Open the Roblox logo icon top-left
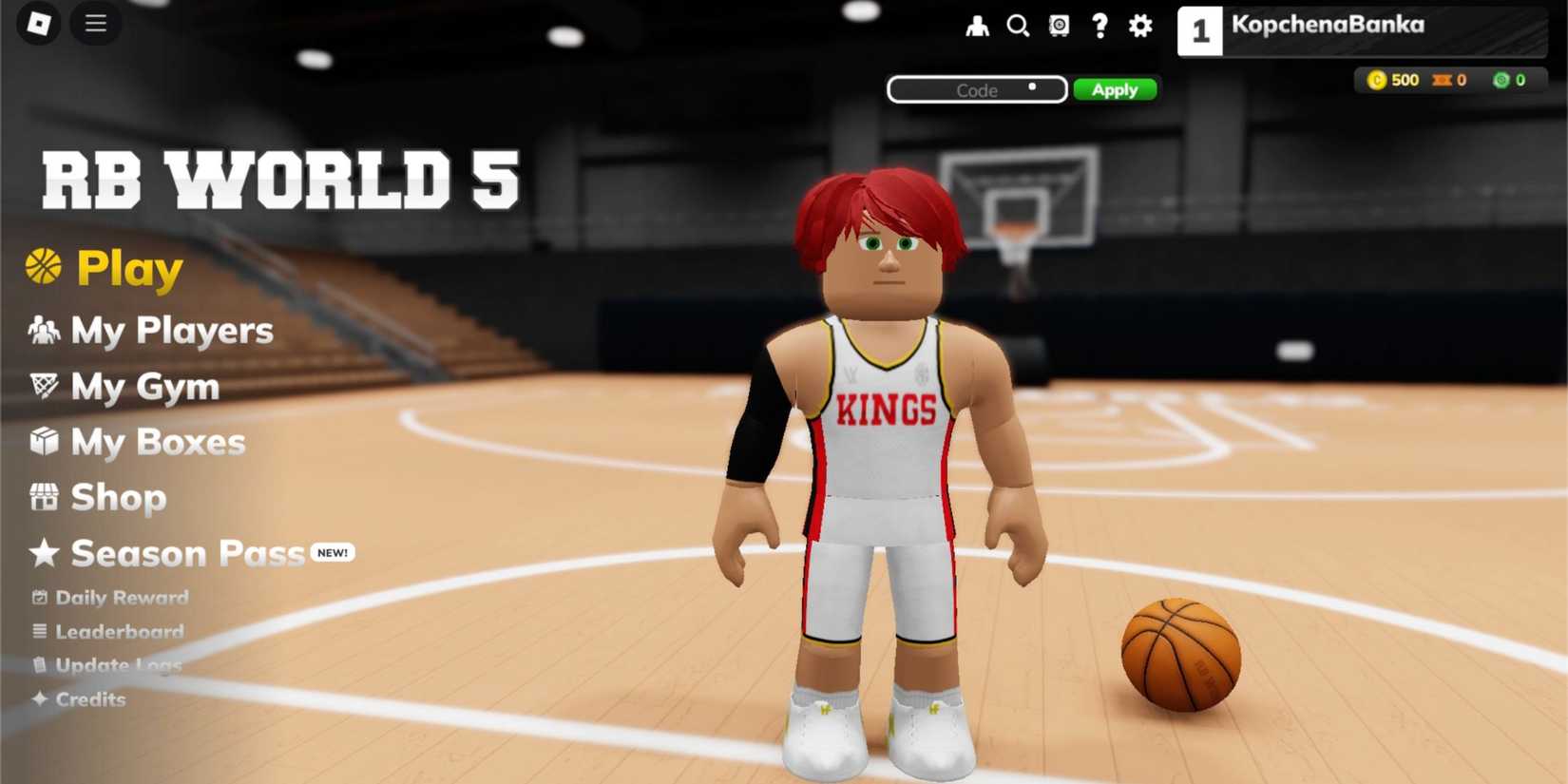 (36, 23)
